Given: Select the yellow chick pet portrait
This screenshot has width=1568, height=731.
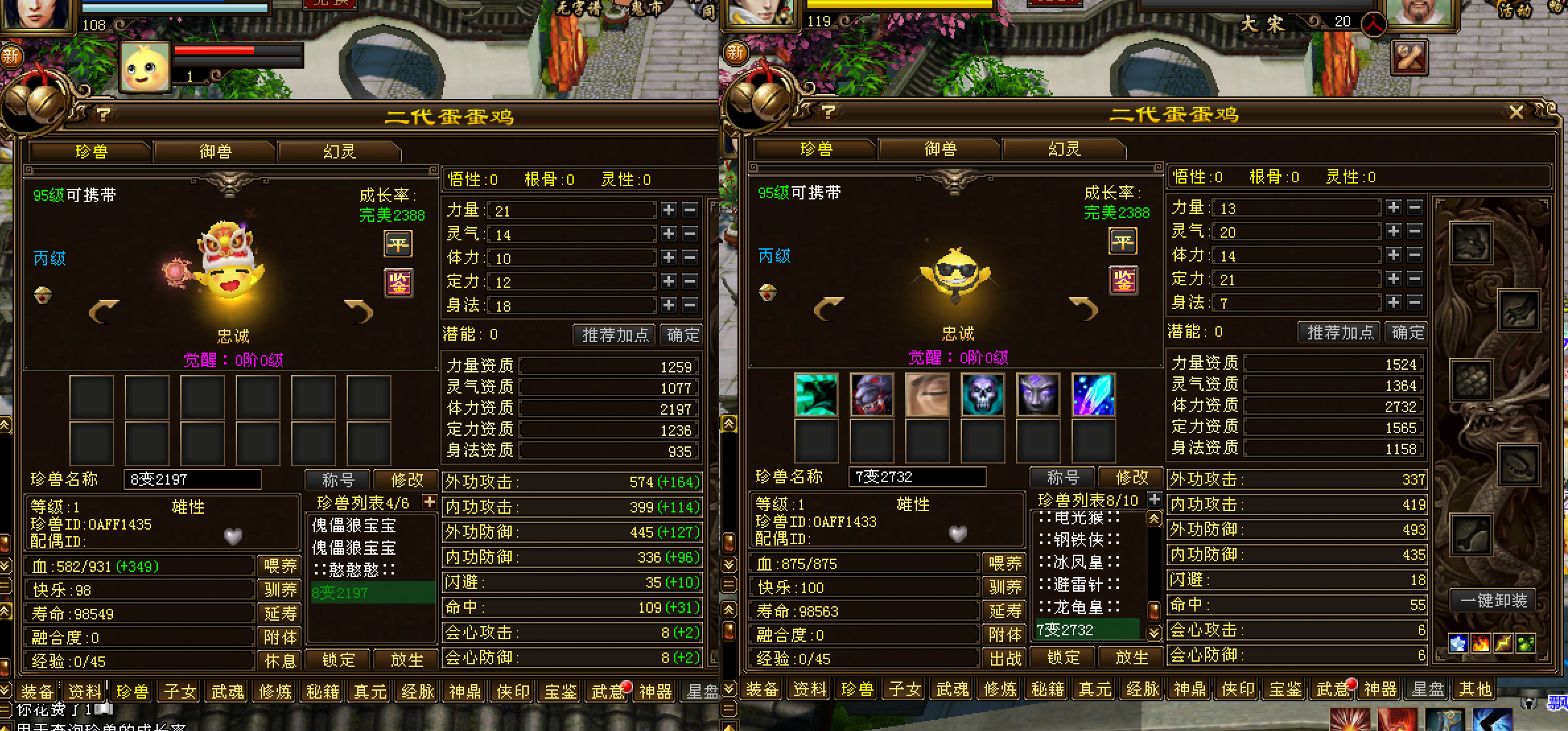Looking at the screenshot, I should click(145, 67).
